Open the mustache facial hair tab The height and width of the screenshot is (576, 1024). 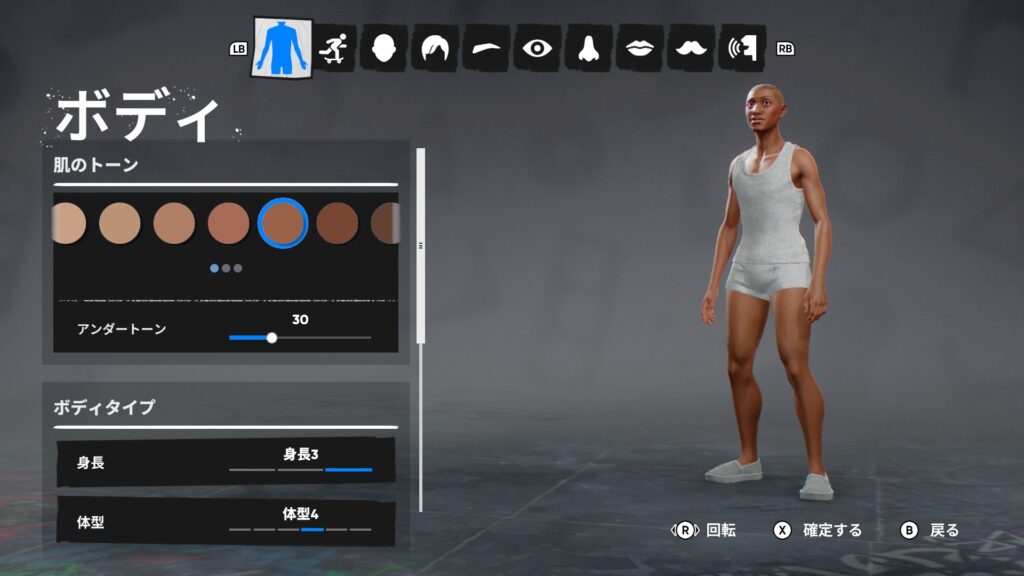coord(690,47)
